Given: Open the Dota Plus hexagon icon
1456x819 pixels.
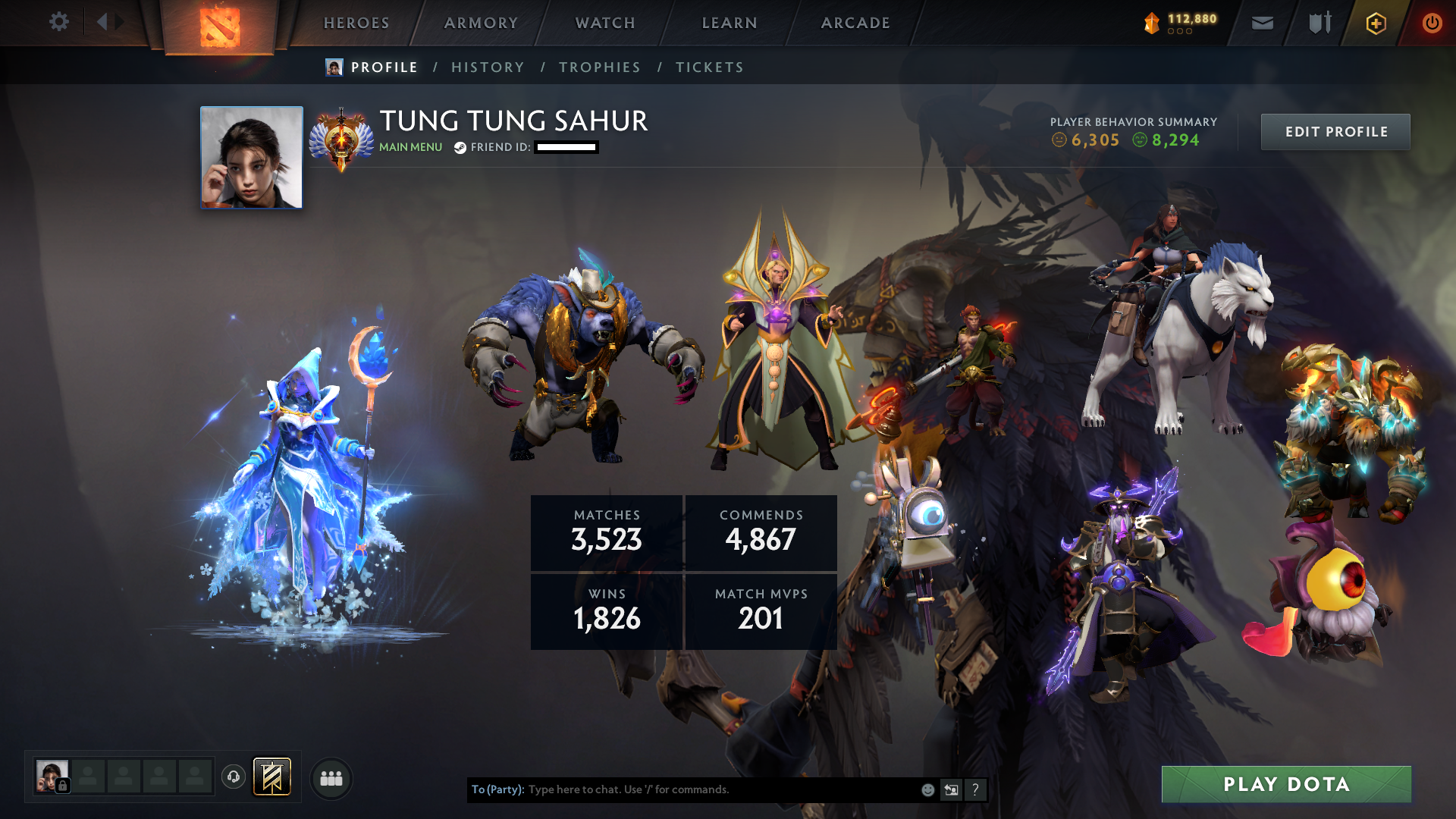Looking at the screenshot, I should [1376, 23].
